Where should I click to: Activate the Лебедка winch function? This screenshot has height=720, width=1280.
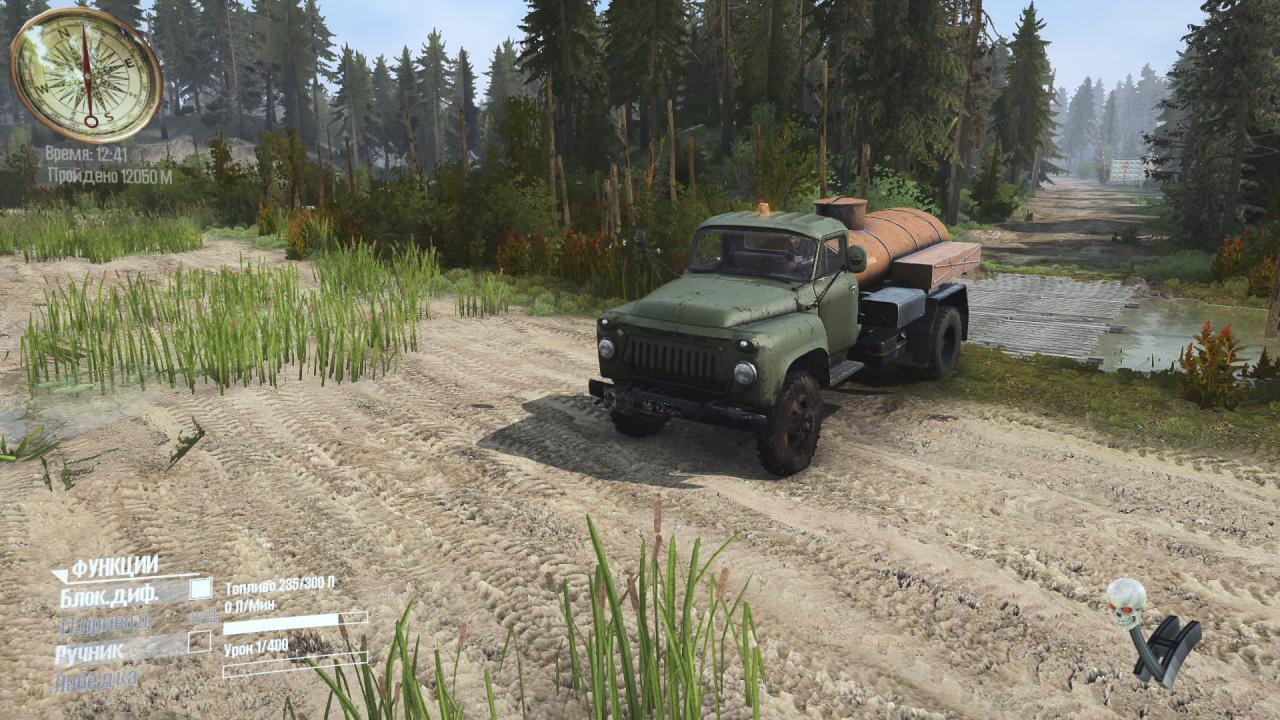tap(95, 680)
